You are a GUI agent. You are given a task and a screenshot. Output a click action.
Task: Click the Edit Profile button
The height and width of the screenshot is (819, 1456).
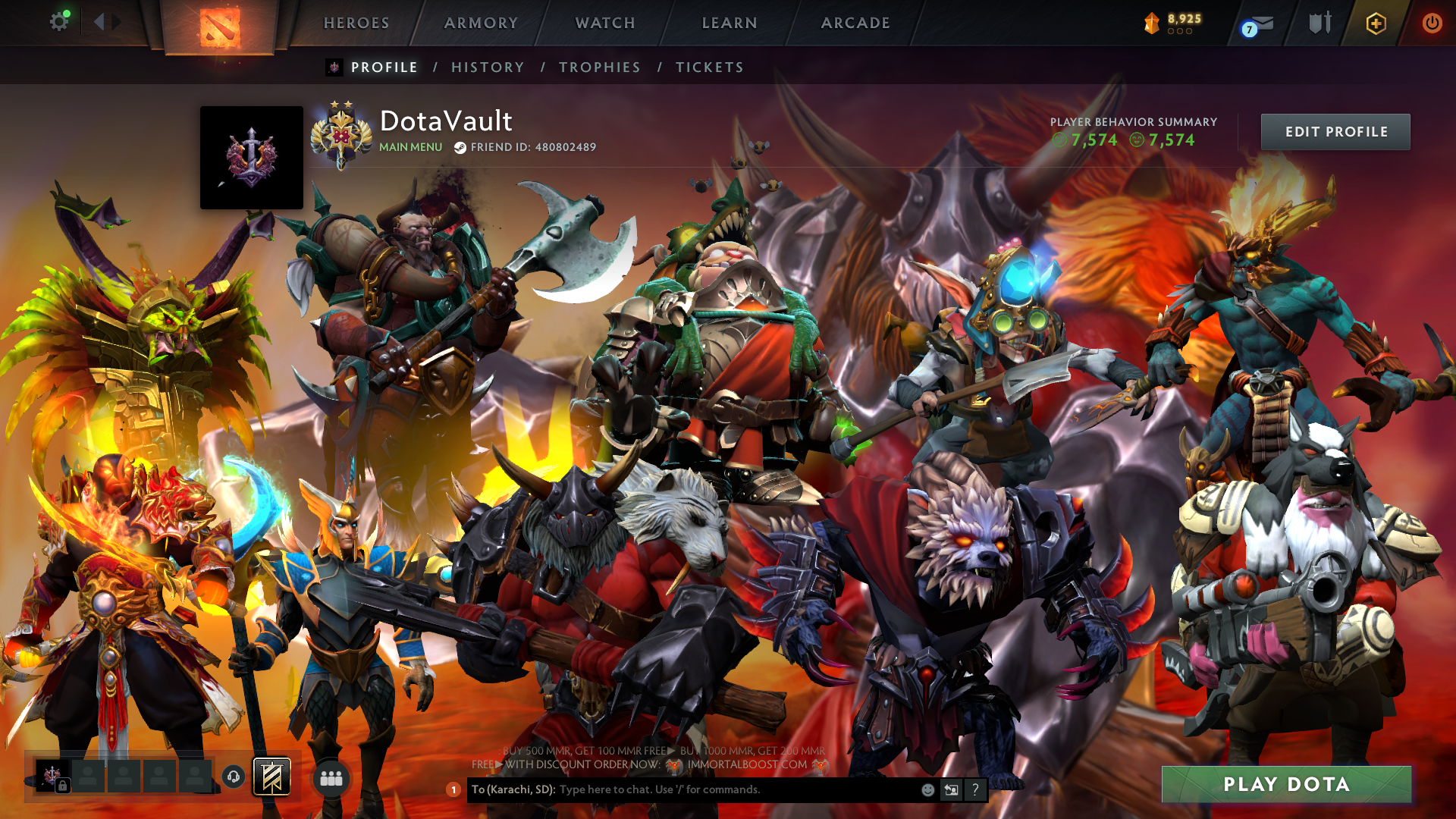point(1335,132)
